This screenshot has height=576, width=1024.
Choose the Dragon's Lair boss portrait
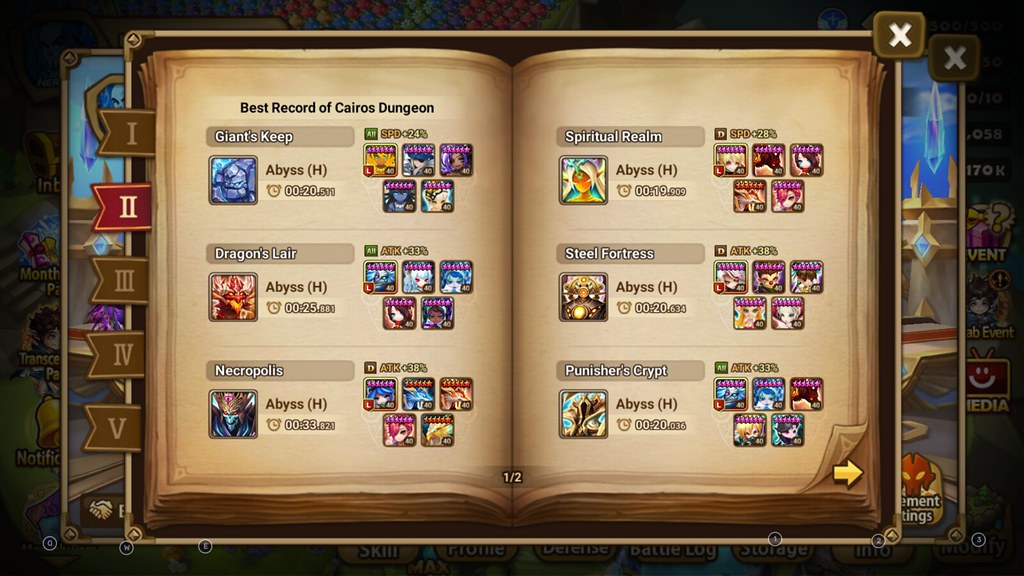coord(233,297)
